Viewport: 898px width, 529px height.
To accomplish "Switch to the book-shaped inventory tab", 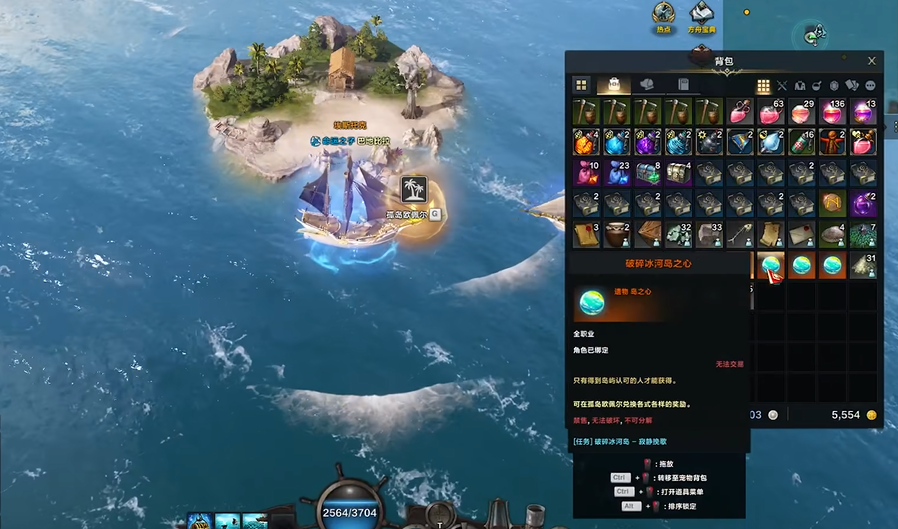I will click(682, 86).
